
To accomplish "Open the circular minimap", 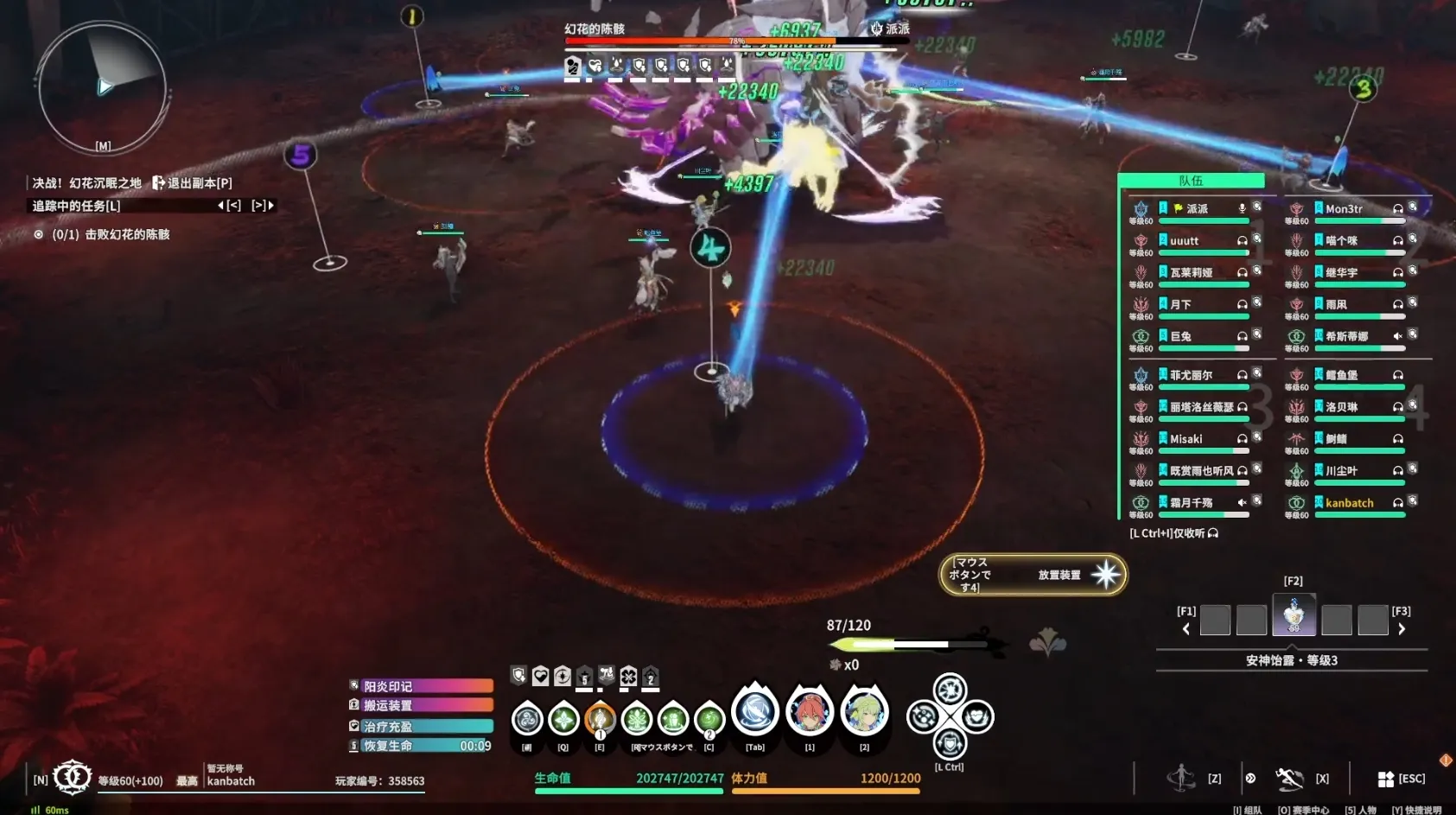I will point(102,86).
